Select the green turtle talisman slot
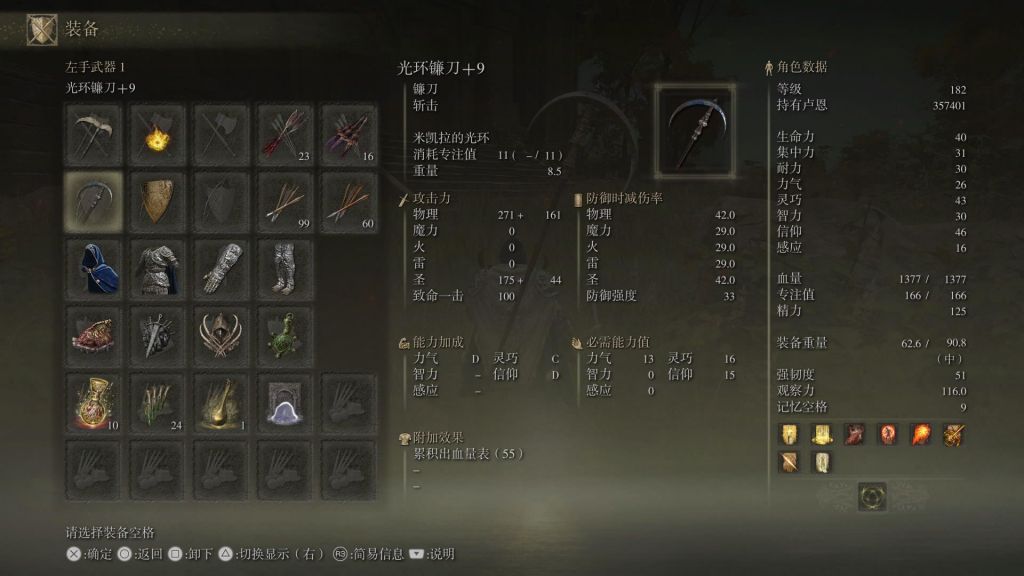This screenshot has width=1024, height=576. [x=285, y=335]
